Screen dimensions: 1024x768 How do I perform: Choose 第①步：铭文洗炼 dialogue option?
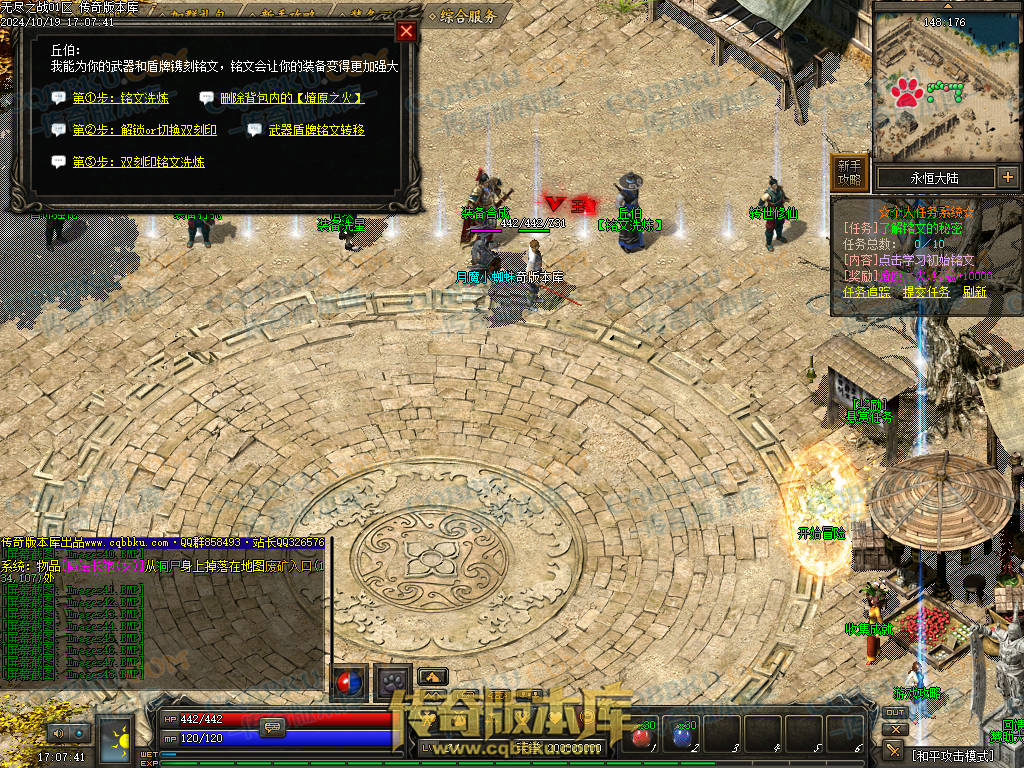point(120,98)
